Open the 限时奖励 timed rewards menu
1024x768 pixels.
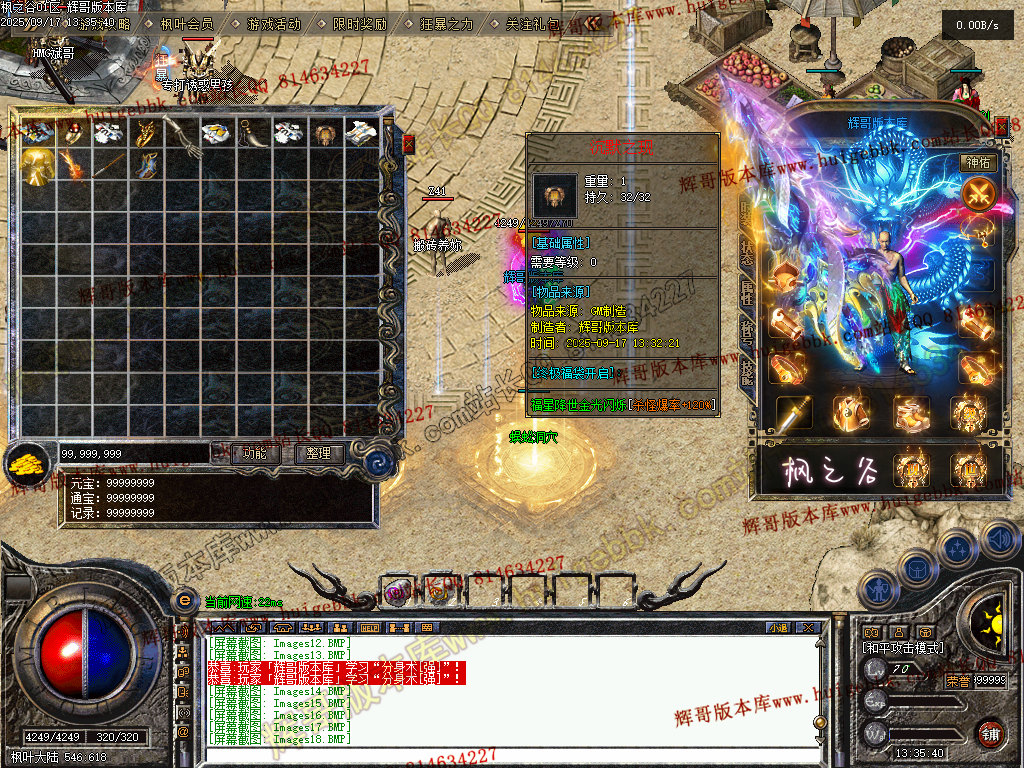(x=359, y=23)
